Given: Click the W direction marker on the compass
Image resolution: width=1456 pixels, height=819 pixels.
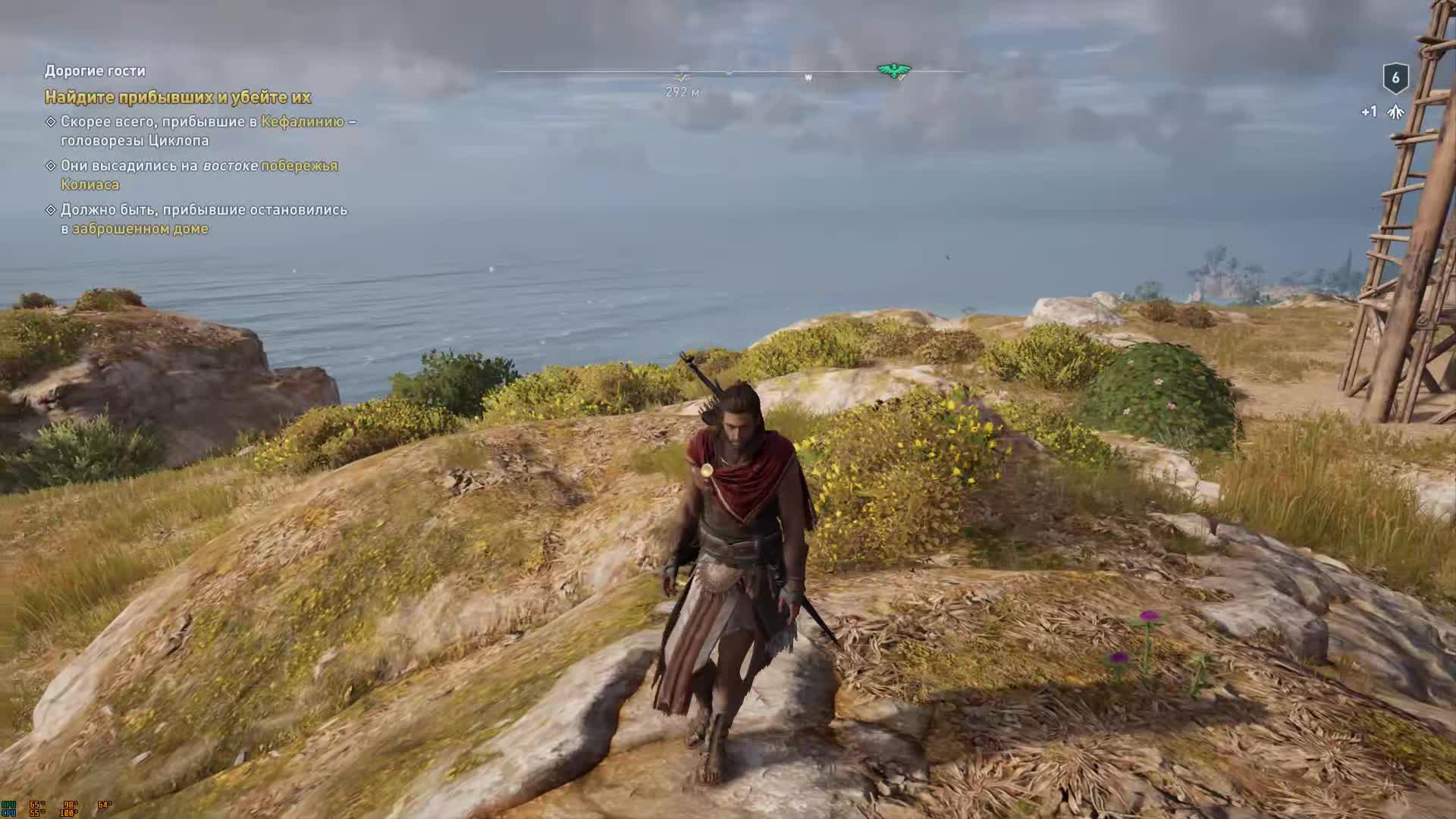Looking at the screenshot, I should [x=806, y=77].
